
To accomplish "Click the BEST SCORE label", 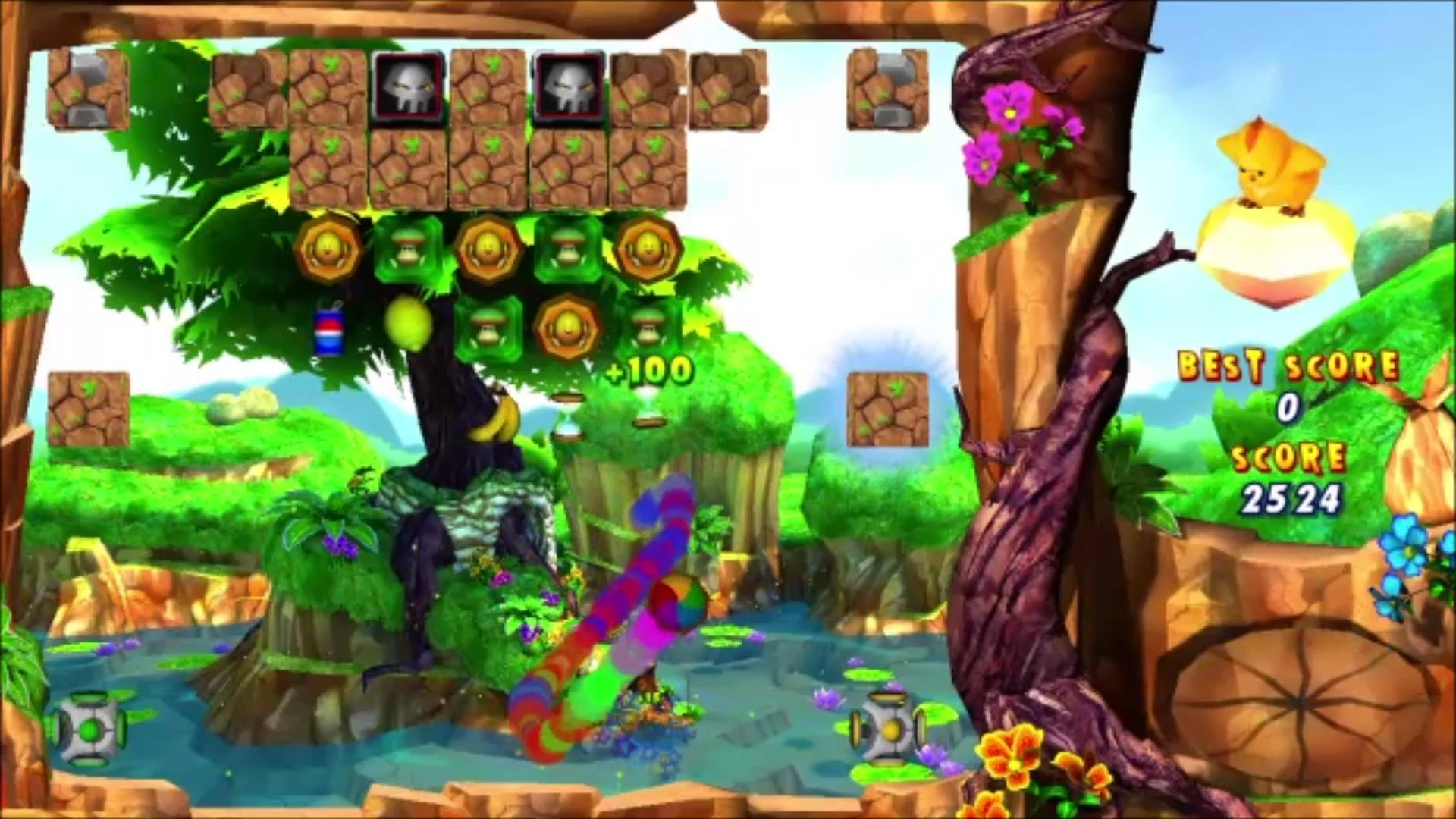I will (x=1288, y=365).
